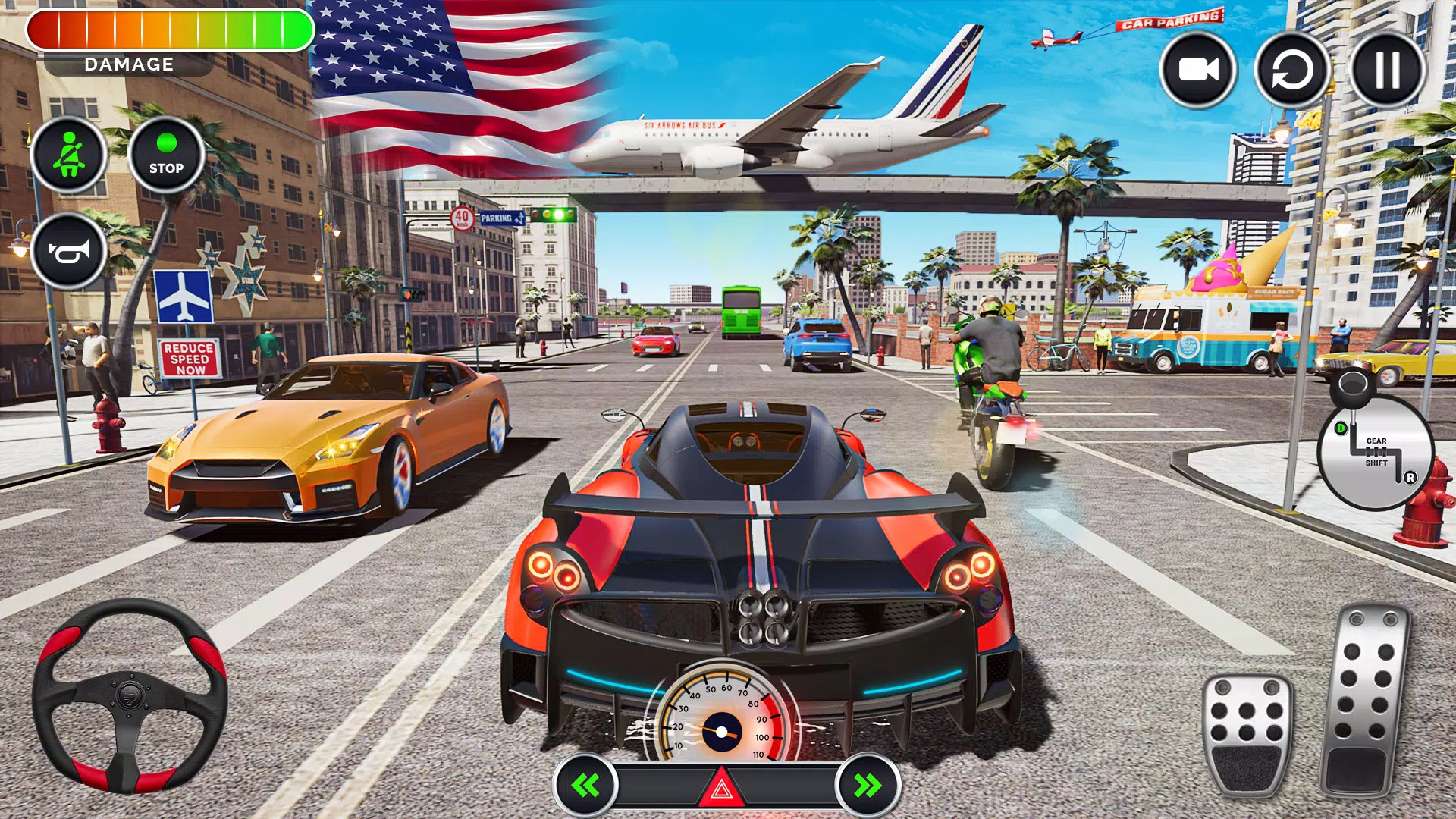Check the Damage progress bar
This screenshot has width=1456, height=819.
(x=171, y=30)
